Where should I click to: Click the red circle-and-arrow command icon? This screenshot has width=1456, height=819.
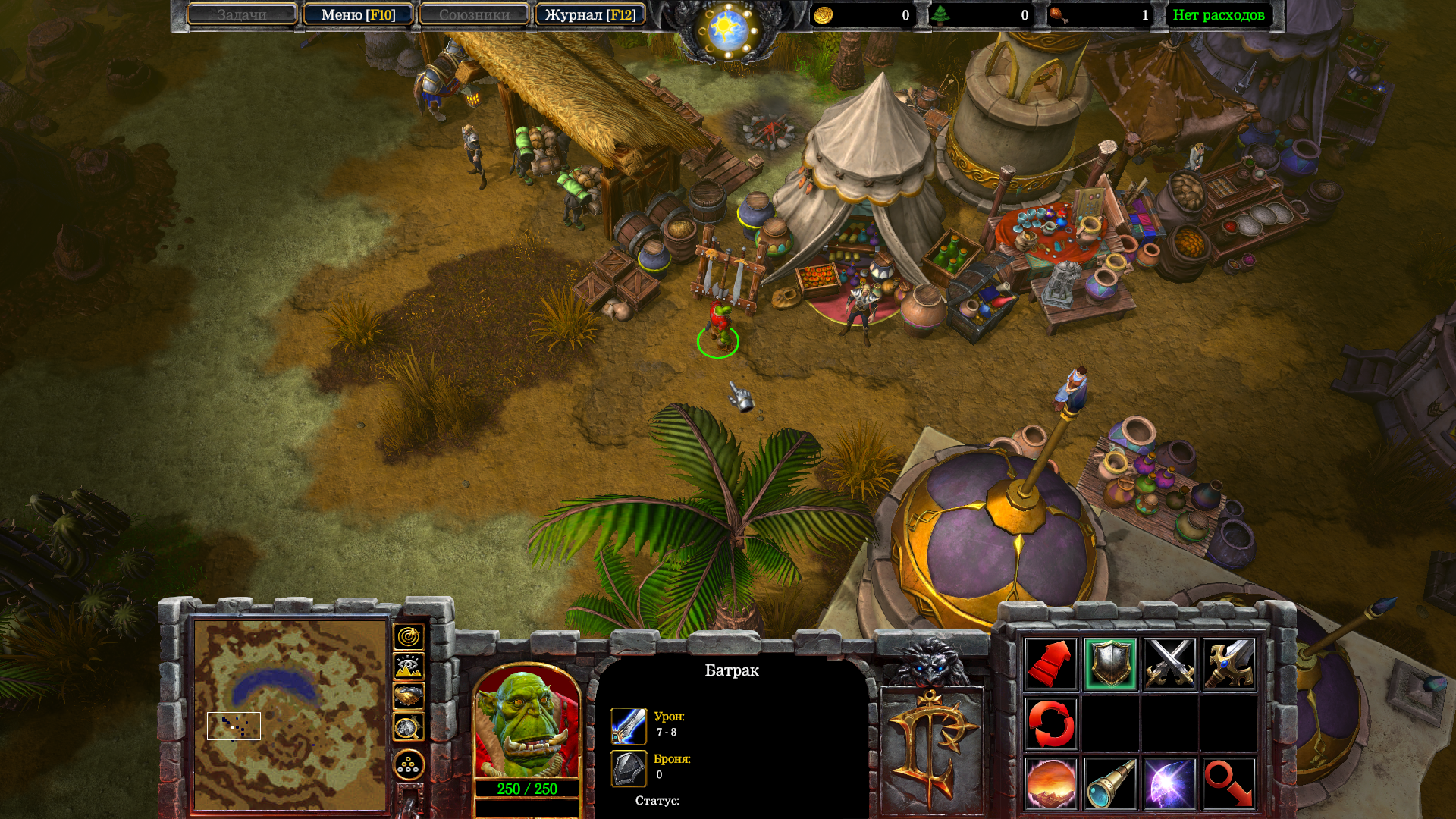(x=1228, y=783)
